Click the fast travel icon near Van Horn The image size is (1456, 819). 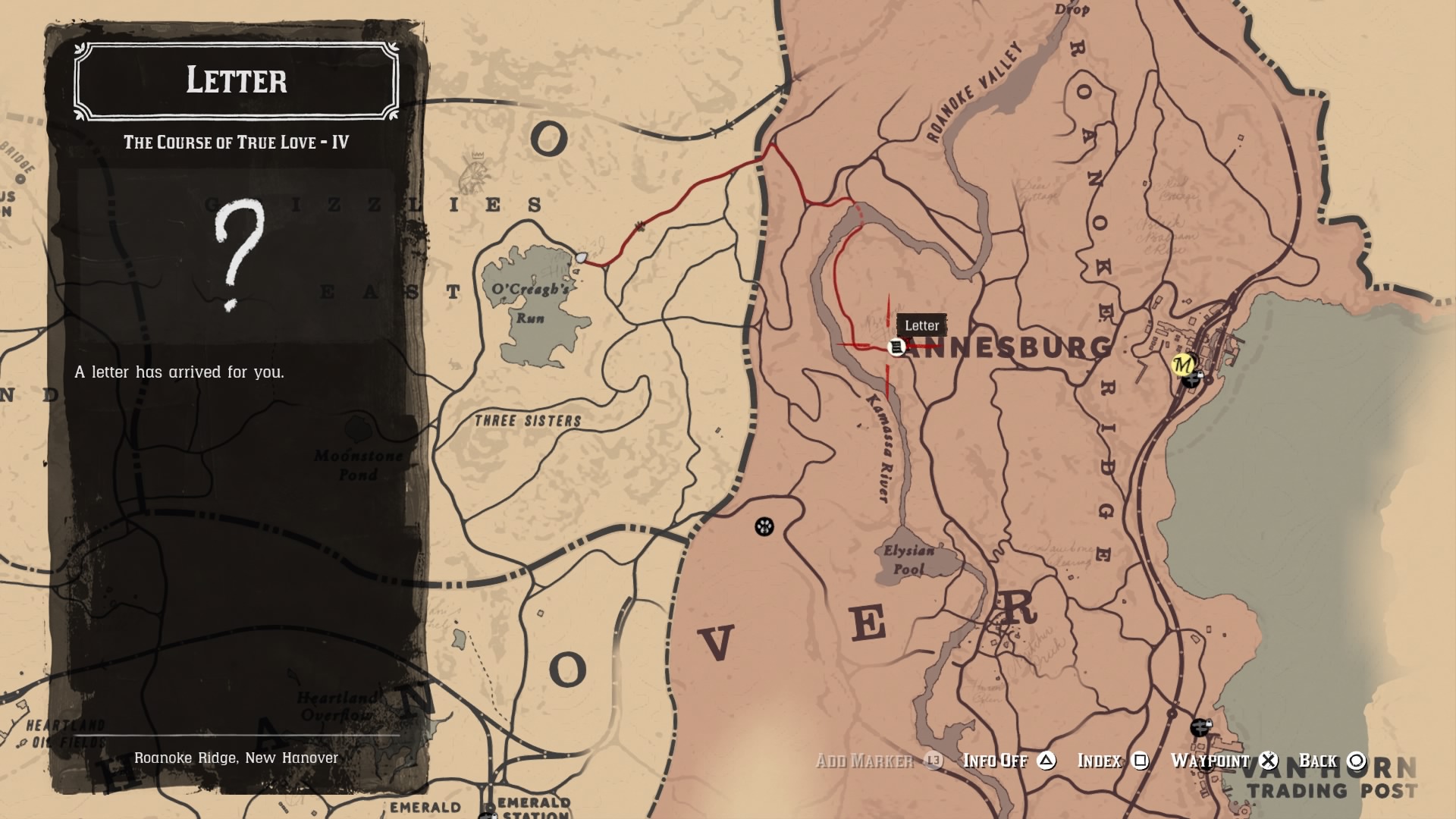1200,728
